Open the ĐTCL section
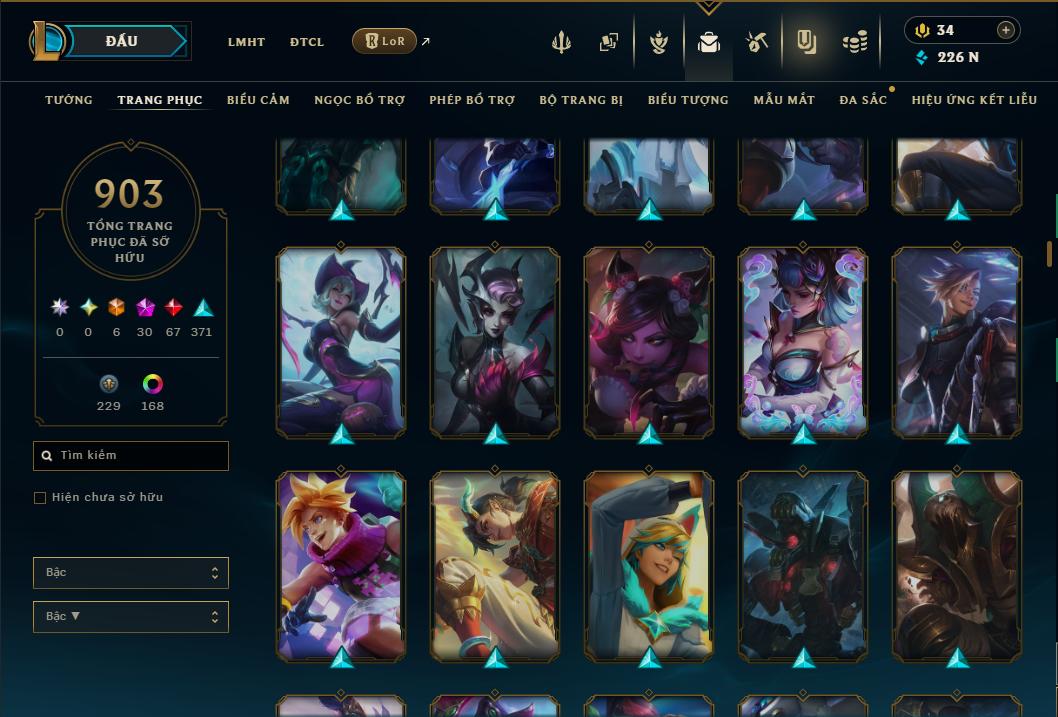The height and width of the screenshot is (717, 1058). [x=307, y=42]
